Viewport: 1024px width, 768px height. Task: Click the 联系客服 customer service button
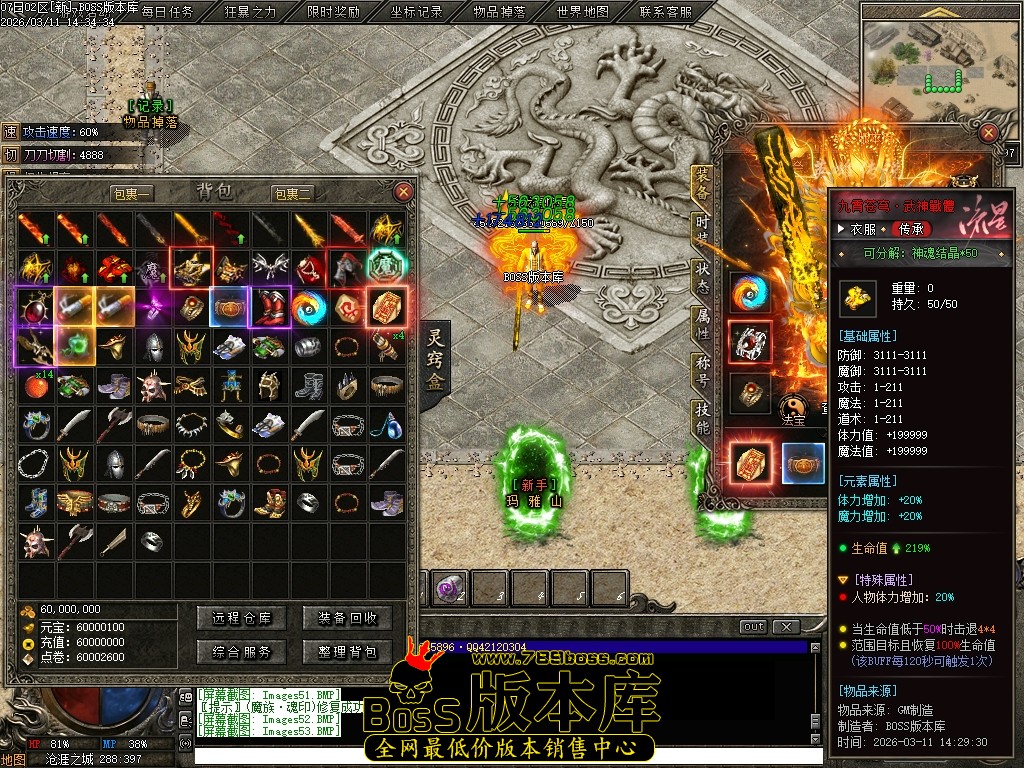pos(665,12)
